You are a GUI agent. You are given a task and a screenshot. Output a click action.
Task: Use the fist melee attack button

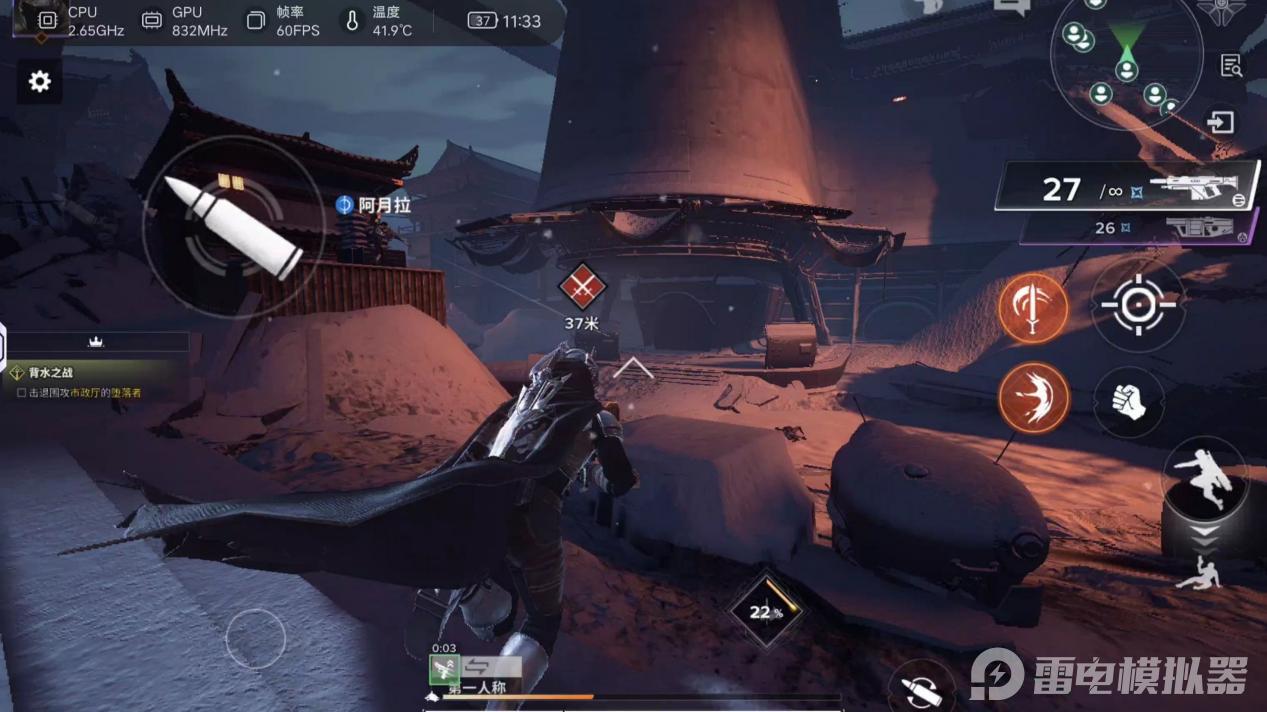click(1129, 402)
